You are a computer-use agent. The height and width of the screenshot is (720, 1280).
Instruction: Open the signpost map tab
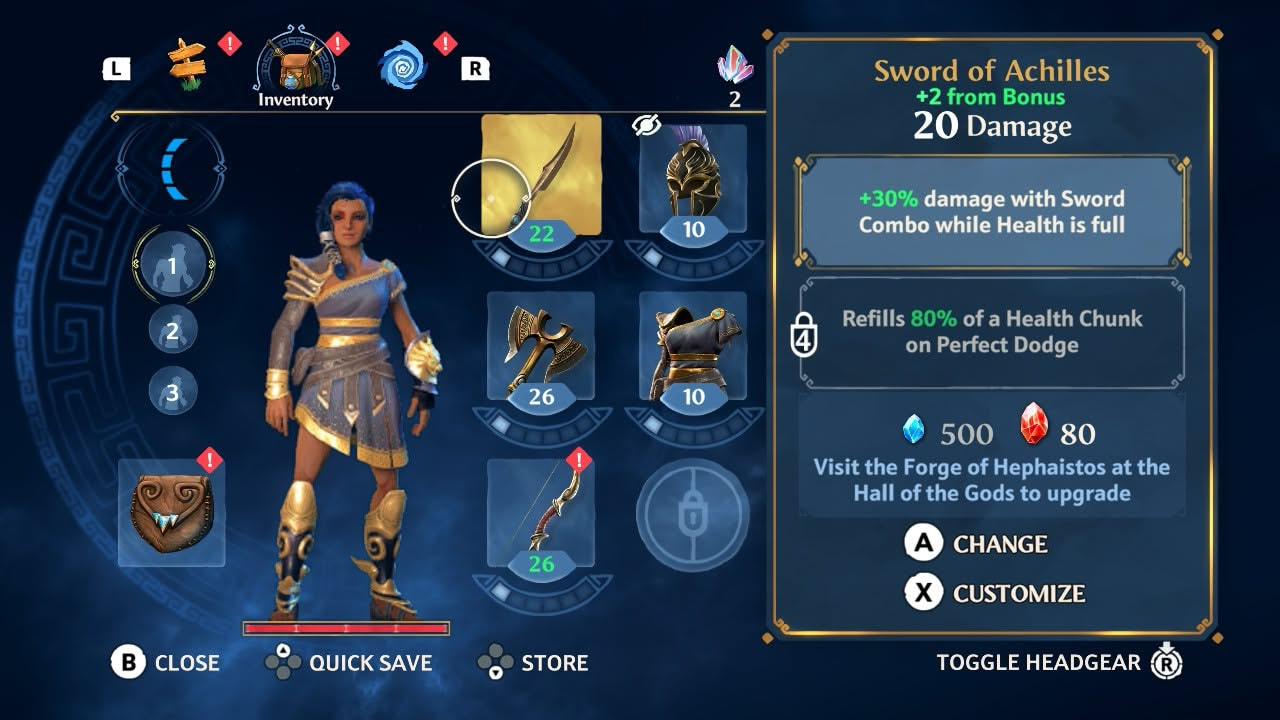(x=187, y=64)
